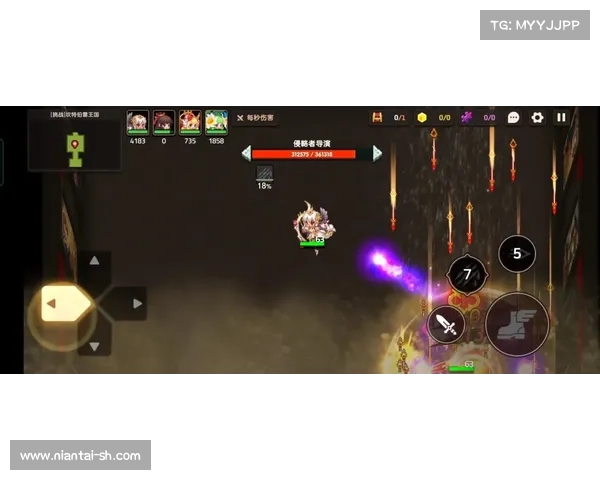This screenshot has height=480, width=600.
Task: Tap the arrow skill showing cooldown 5
Action: (517, 253)
